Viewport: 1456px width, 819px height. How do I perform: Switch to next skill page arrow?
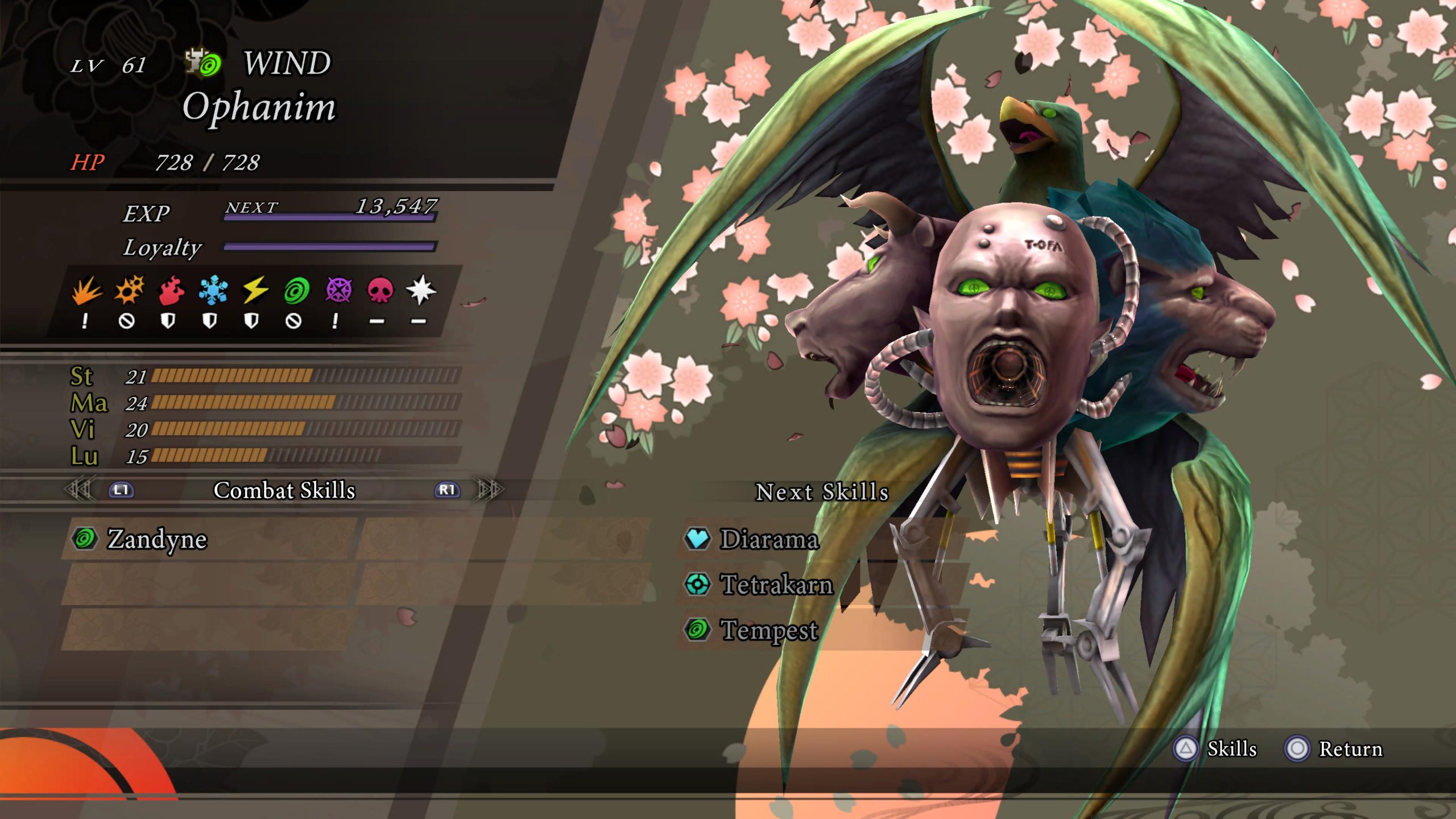[490, 490]
